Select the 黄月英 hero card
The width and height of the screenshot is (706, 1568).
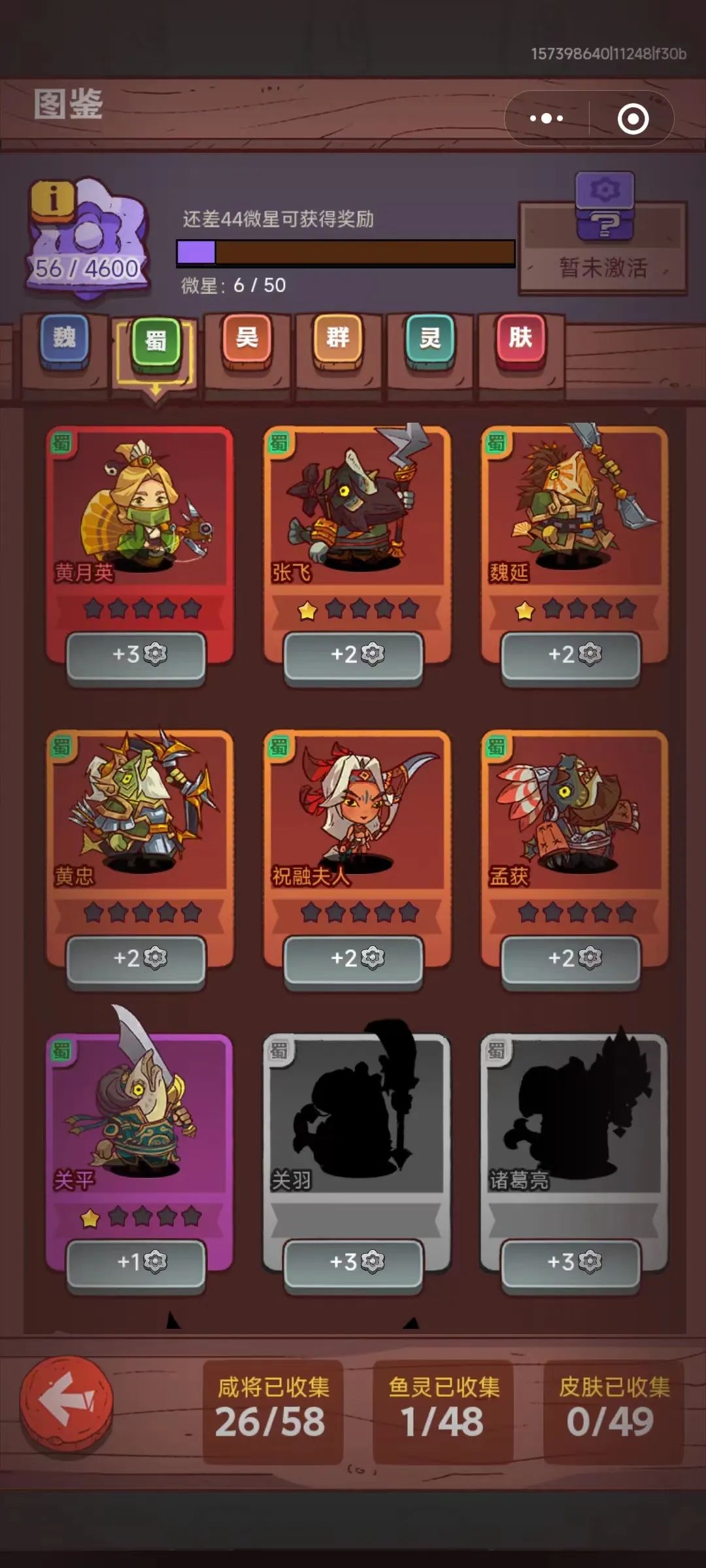click(x=139, y=510)
